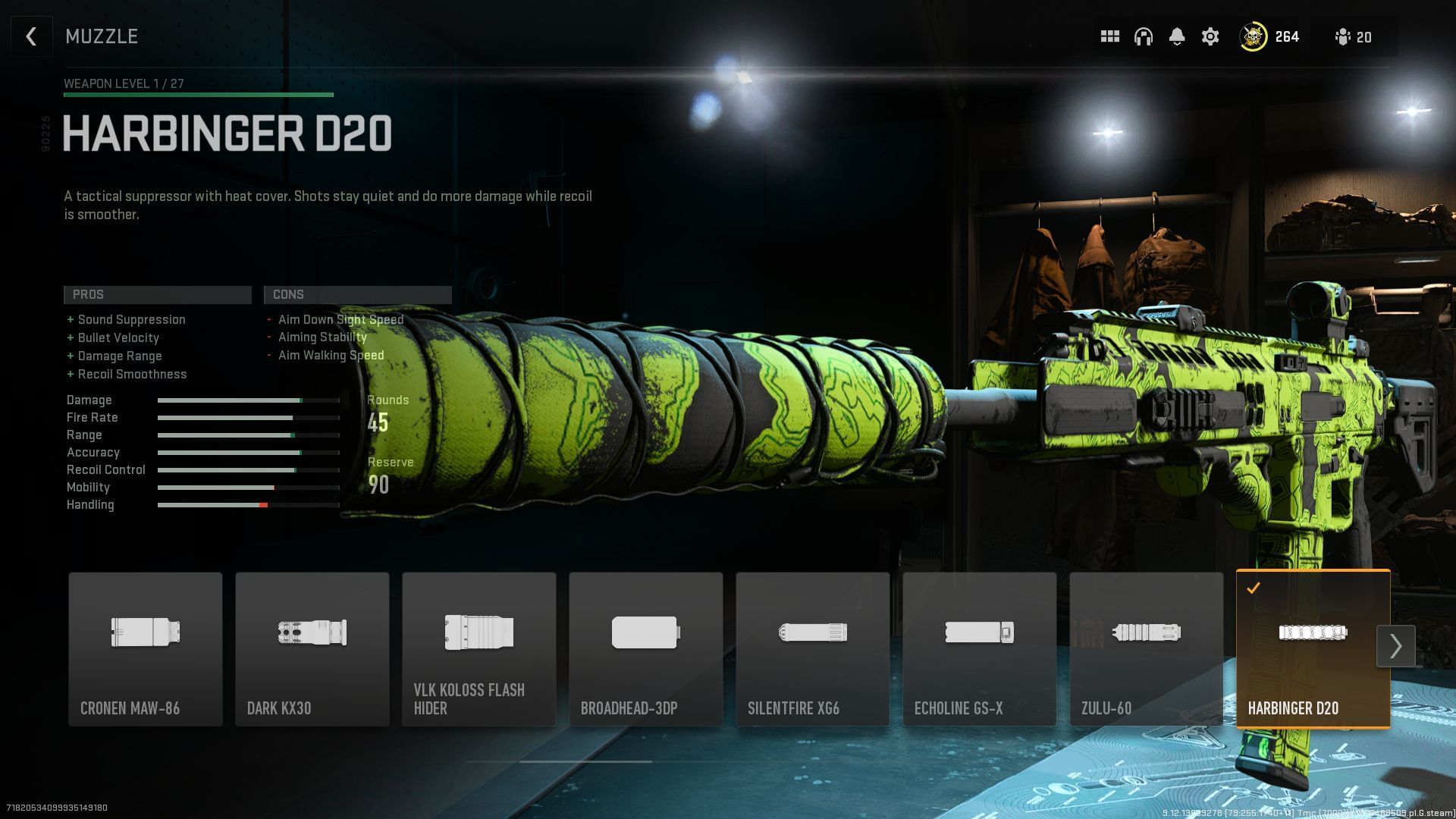Click the MUZZLE screen title

101,36
